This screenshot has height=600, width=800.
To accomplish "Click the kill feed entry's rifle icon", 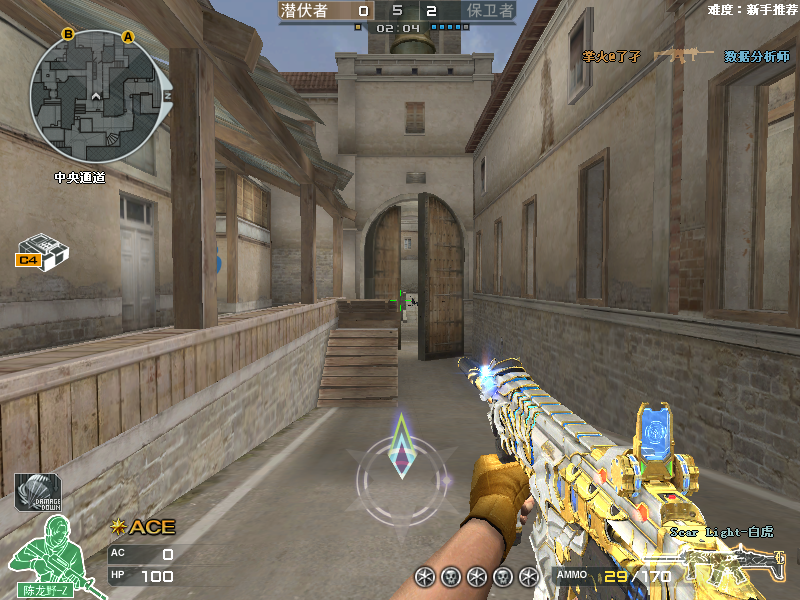I will pos(683,56).
